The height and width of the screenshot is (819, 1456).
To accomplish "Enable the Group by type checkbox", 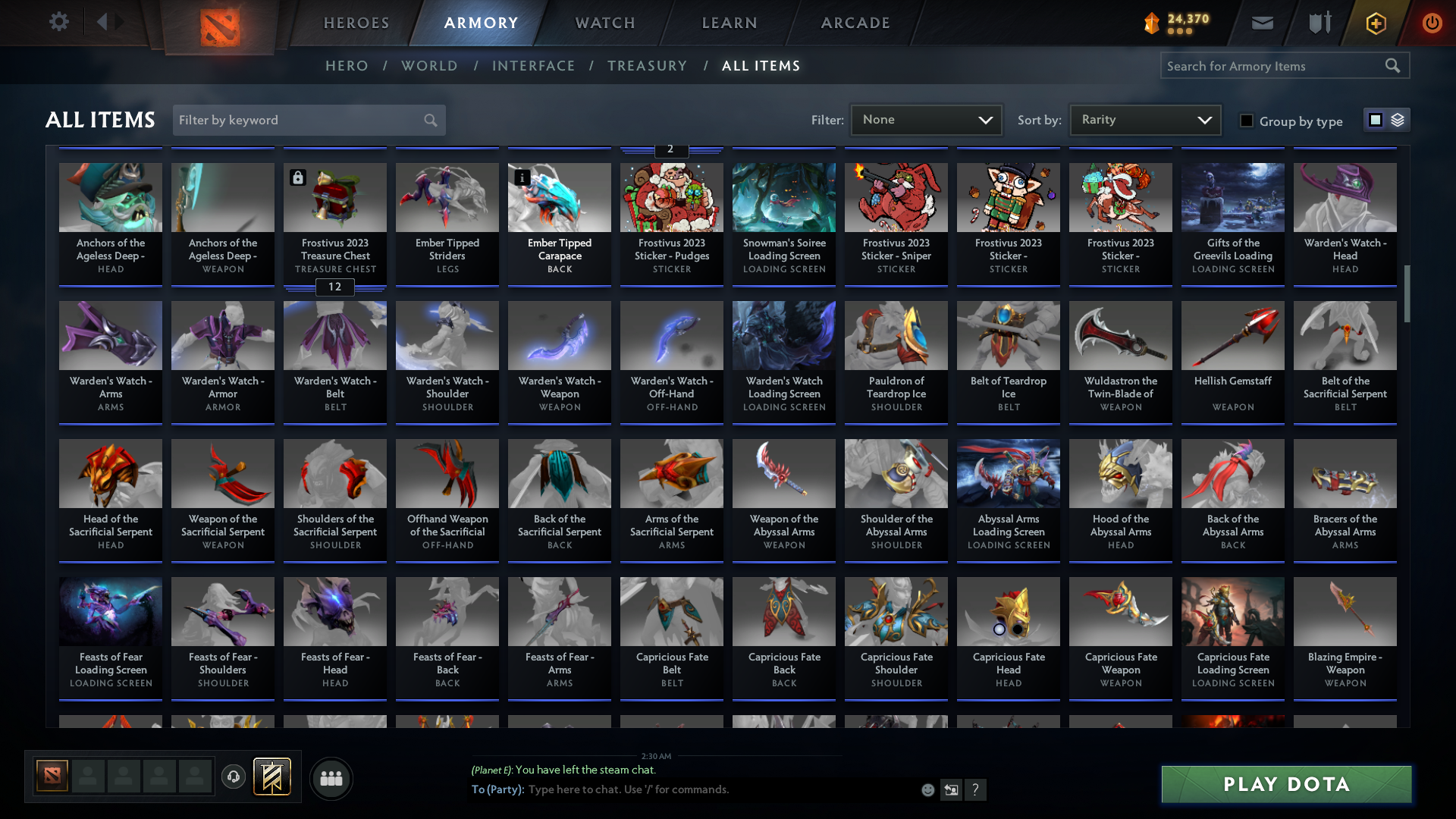I will tap(1247, 121).
